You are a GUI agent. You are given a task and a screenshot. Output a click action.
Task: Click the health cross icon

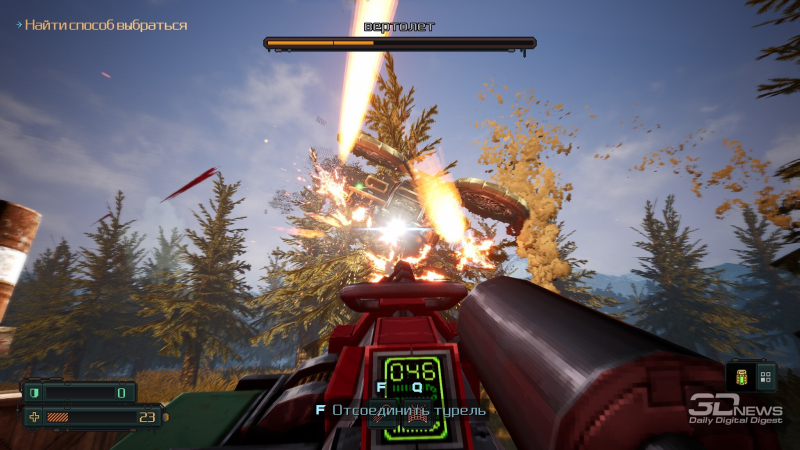33,417
